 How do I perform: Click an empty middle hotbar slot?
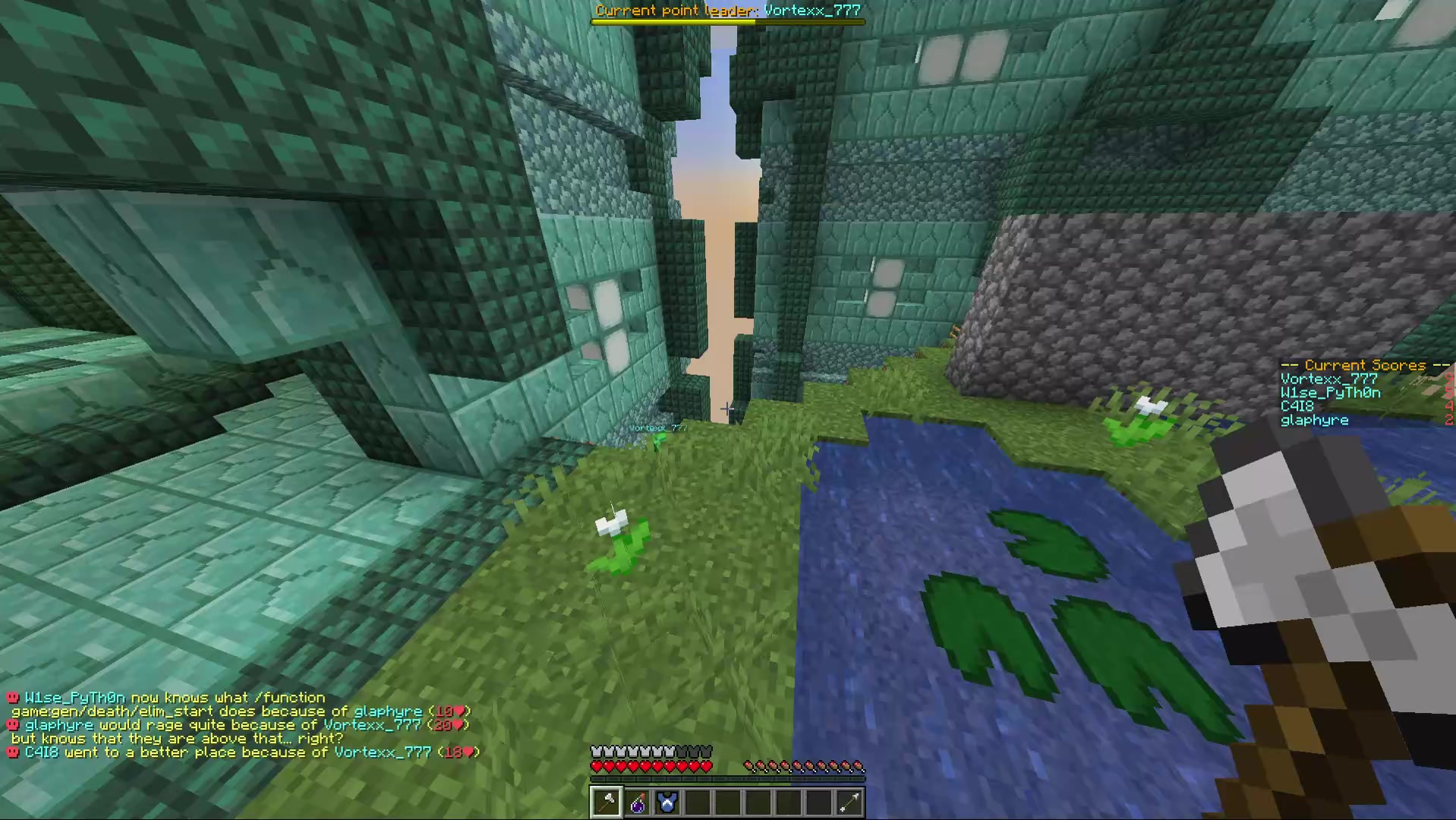coord(729,803)
